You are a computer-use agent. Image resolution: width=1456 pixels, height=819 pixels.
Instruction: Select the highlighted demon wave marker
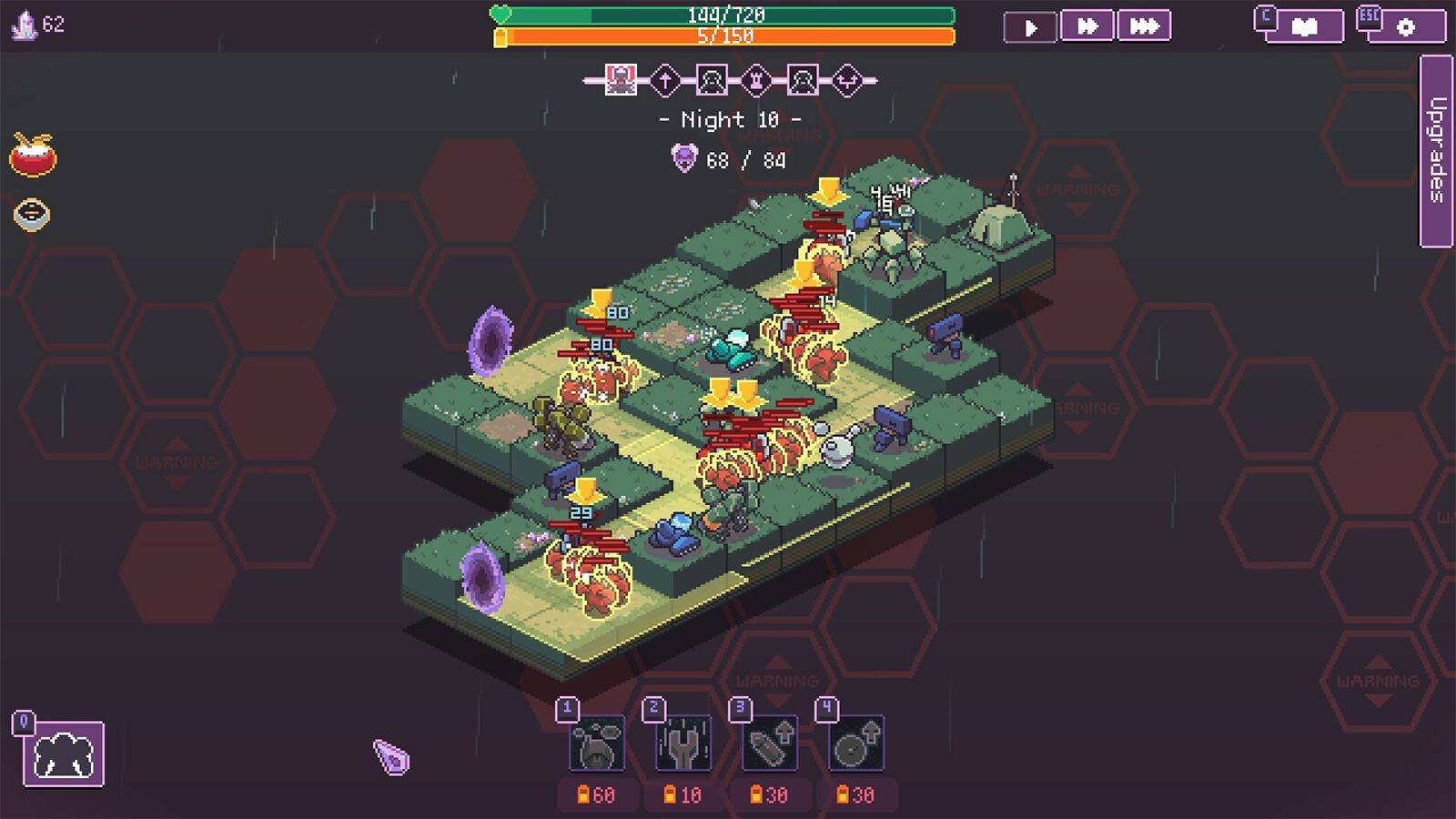pos(621,80)
